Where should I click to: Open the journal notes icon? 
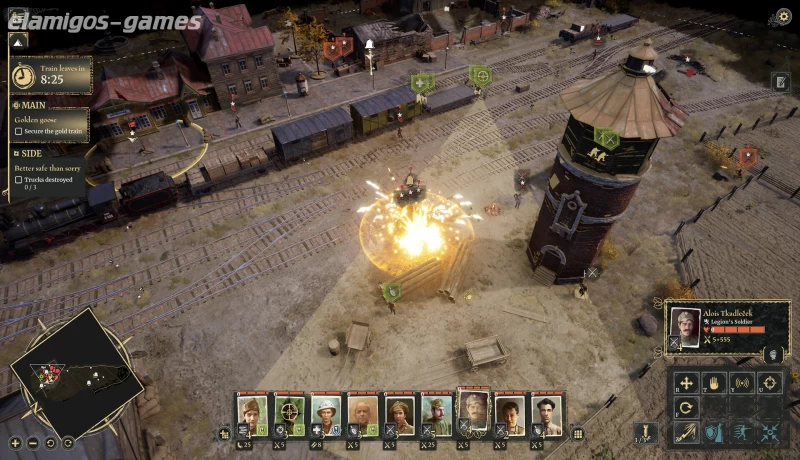coord(780,82)
